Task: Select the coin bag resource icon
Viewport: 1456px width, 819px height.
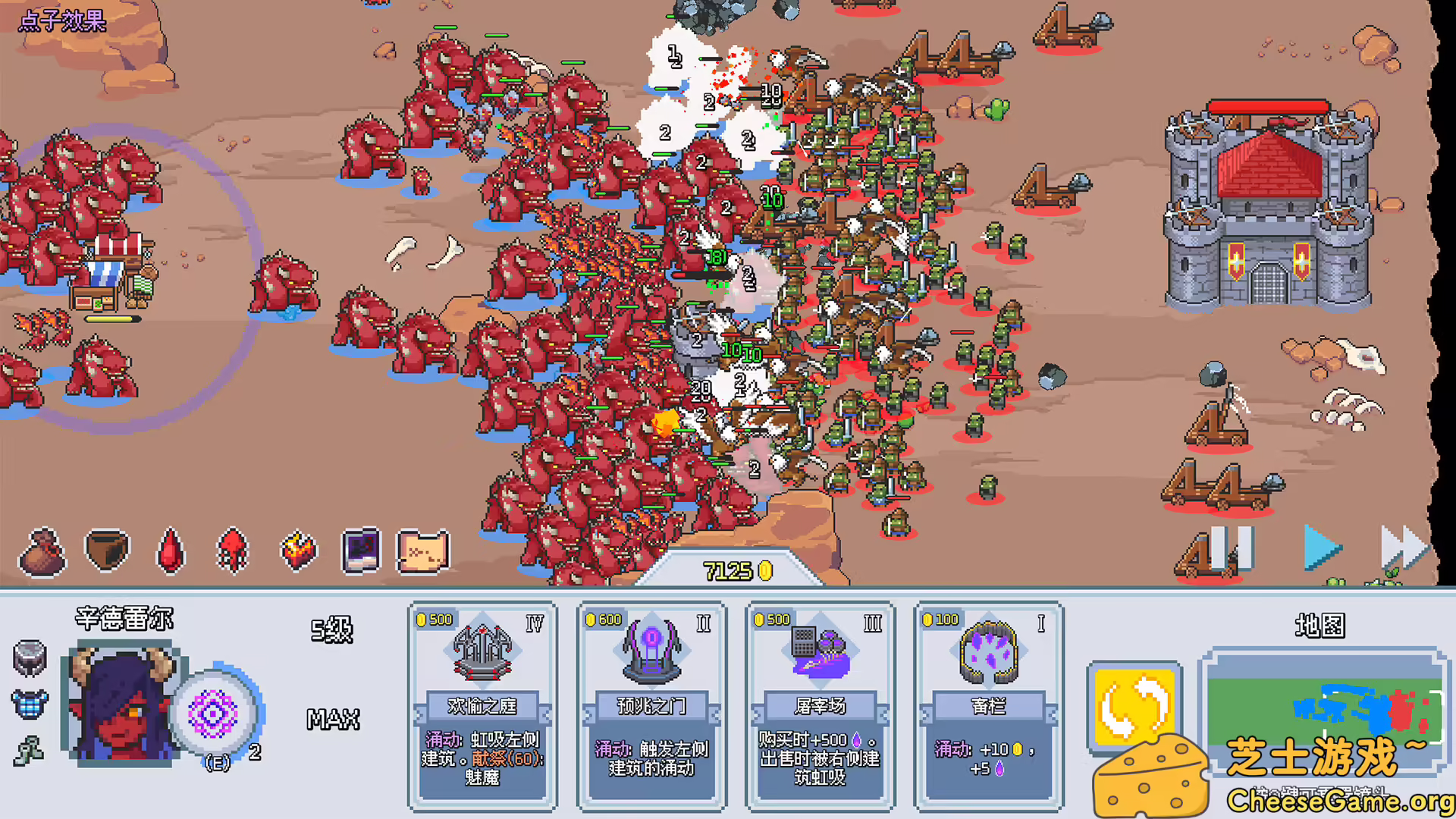Action: (x=42, y=550)
